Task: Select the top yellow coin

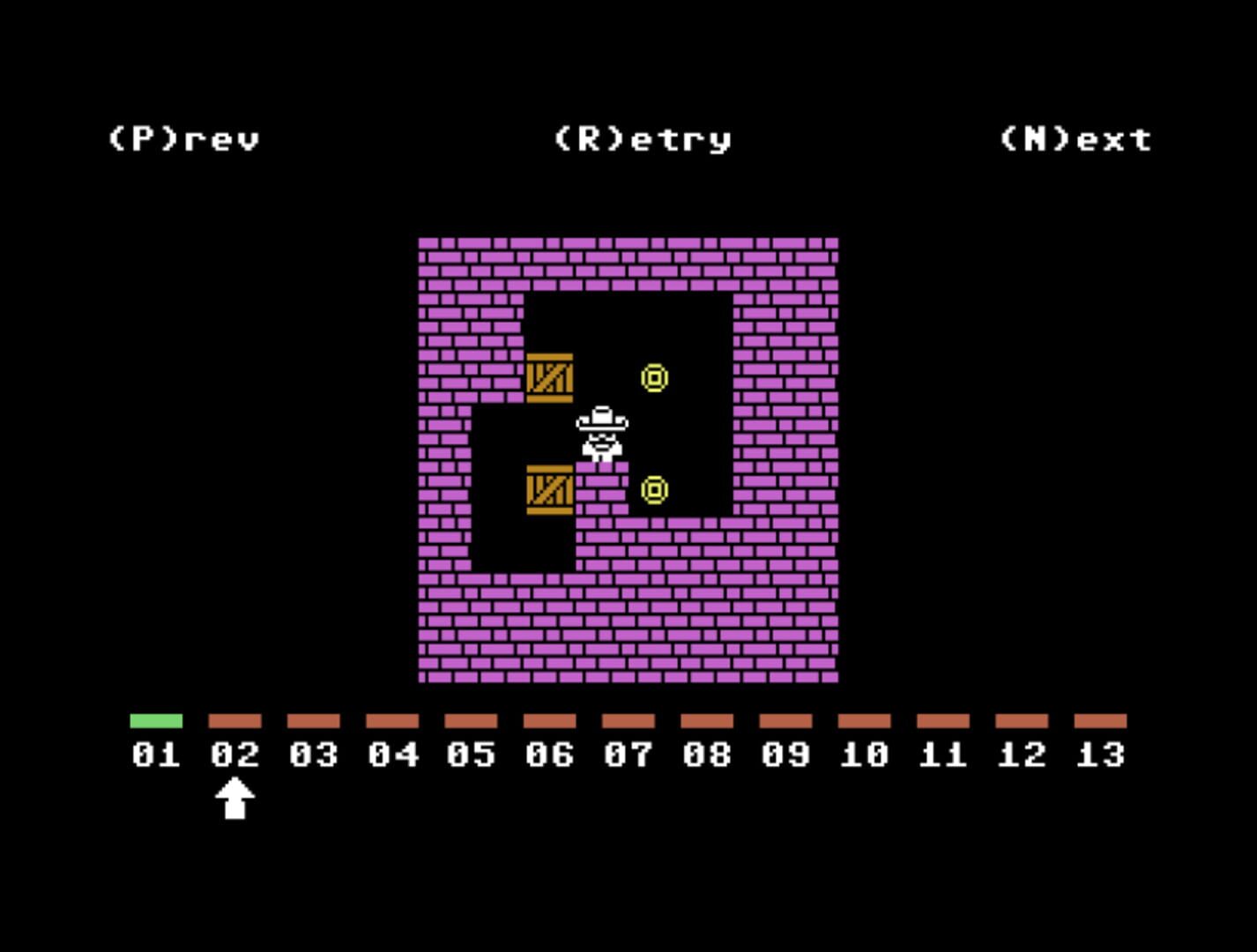Action: tap(655, 377)
